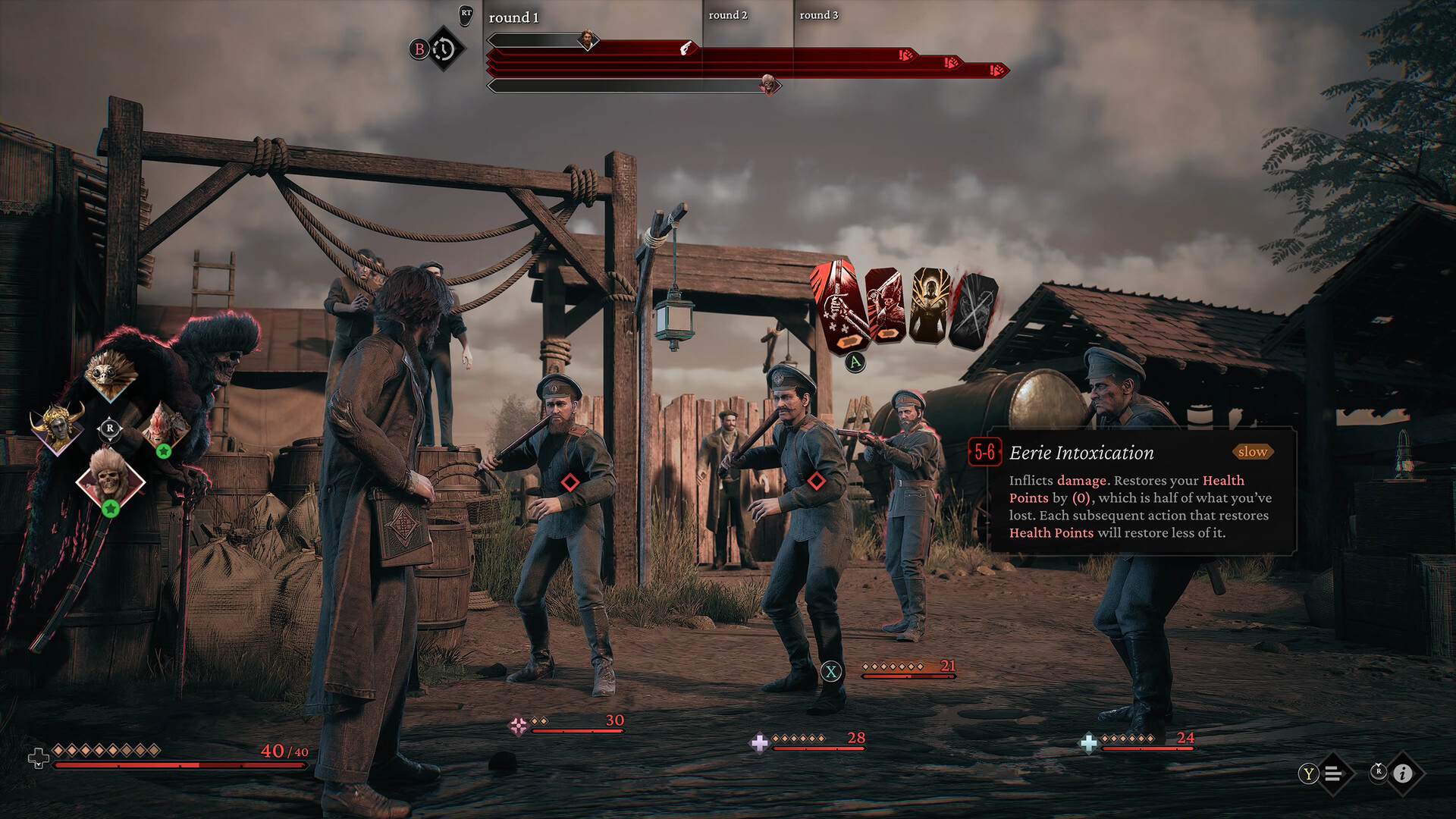Toggle the green star upgrade on the fleshy salutor
Image resolution: width=1456 pixels, height=819 pixels.
point(165,450)
